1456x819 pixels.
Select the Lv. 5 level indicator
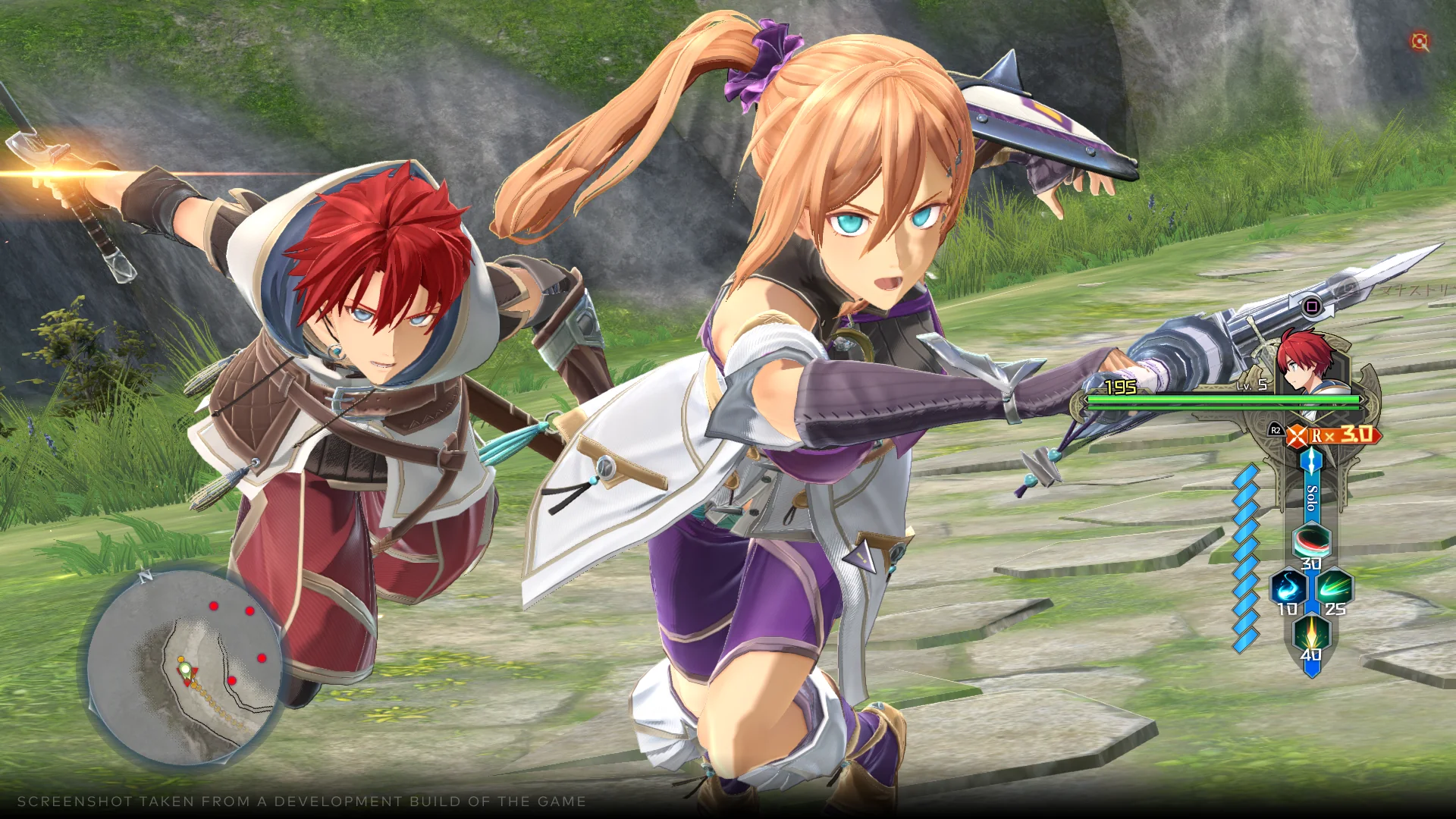(1250, 385)
